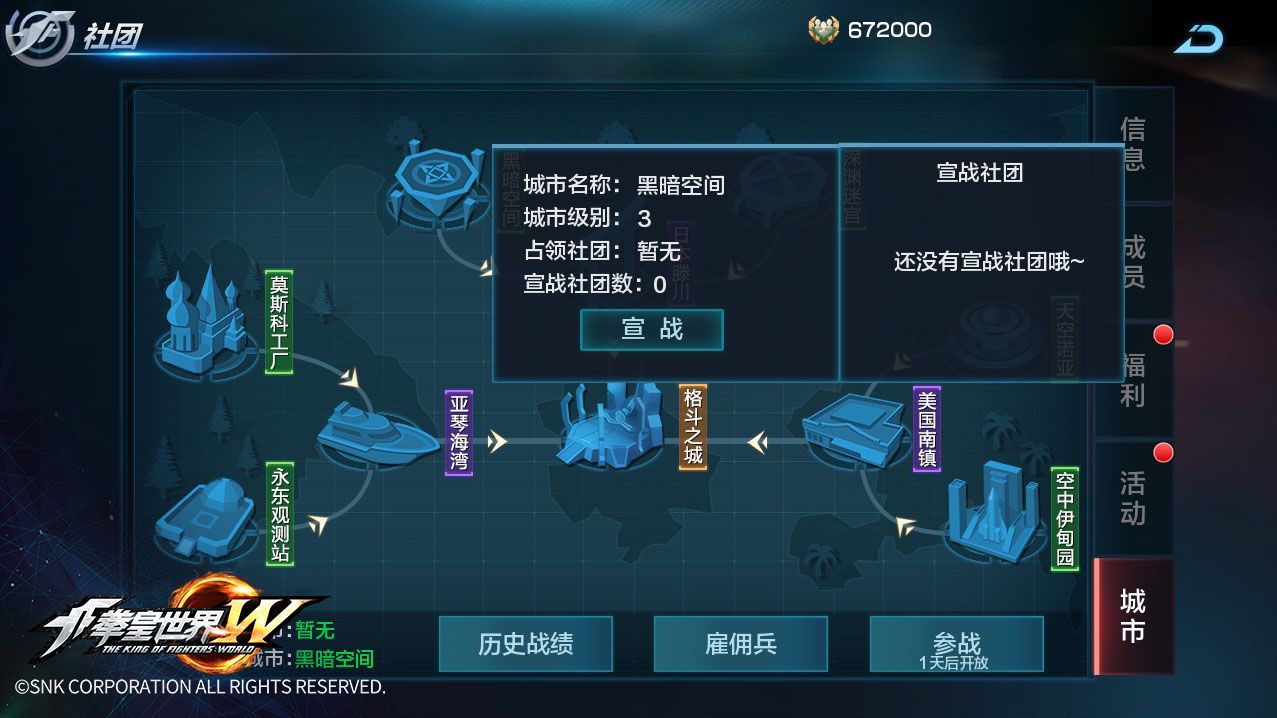Select the 城市 city tab
This screenshot has width=1277, height=718.
click(x=1132, y=616)
